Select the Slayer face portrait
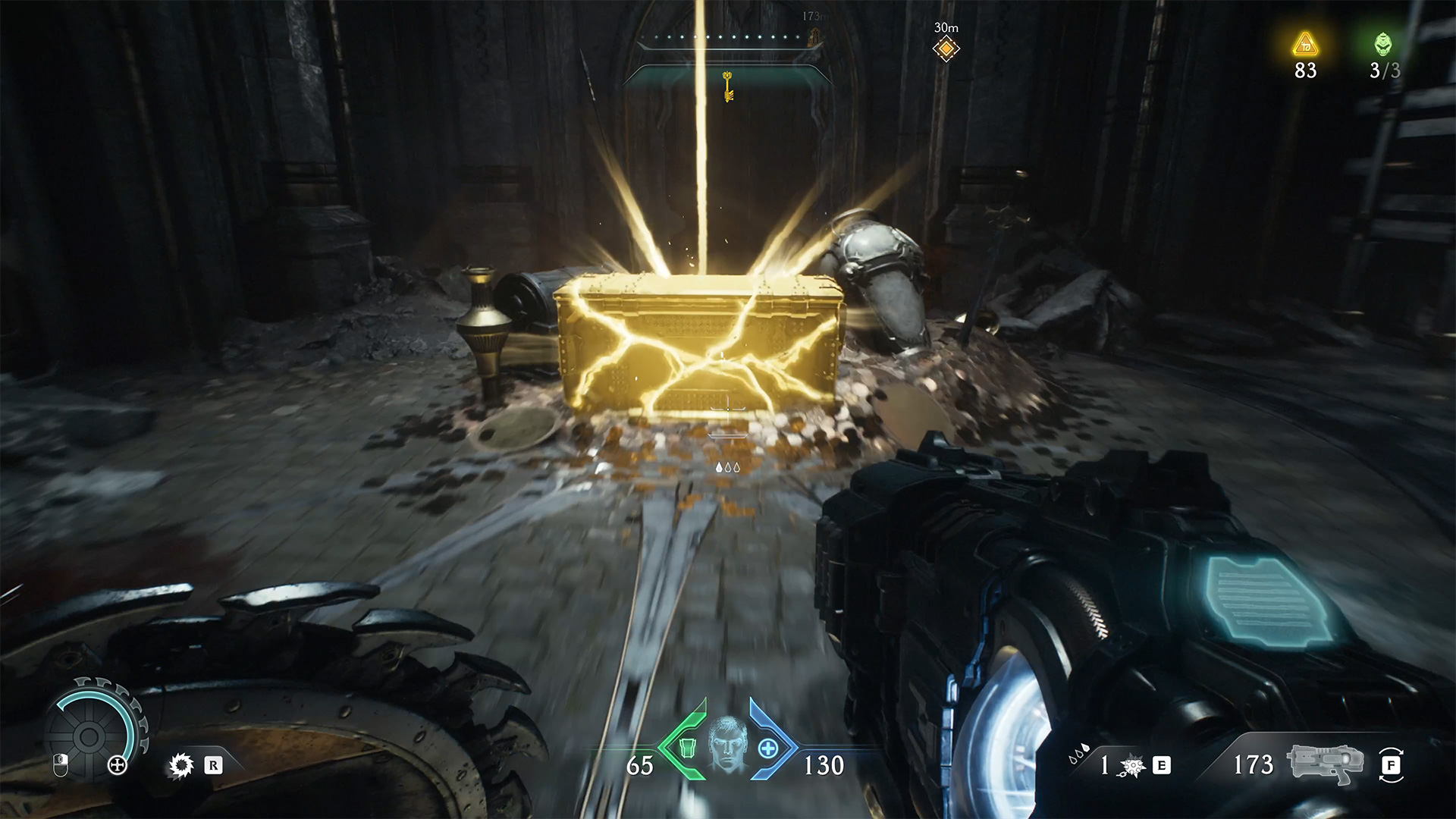The height and width of the screenshot is (819, 1456). click(726, 745)
